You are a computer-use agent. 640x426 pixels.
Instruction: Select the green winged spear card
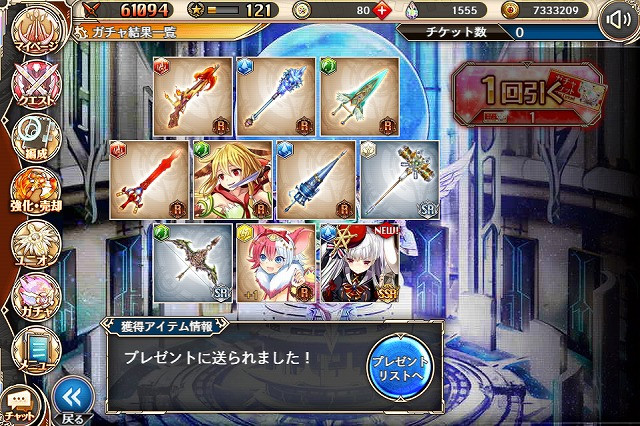(x=358, y=97)
